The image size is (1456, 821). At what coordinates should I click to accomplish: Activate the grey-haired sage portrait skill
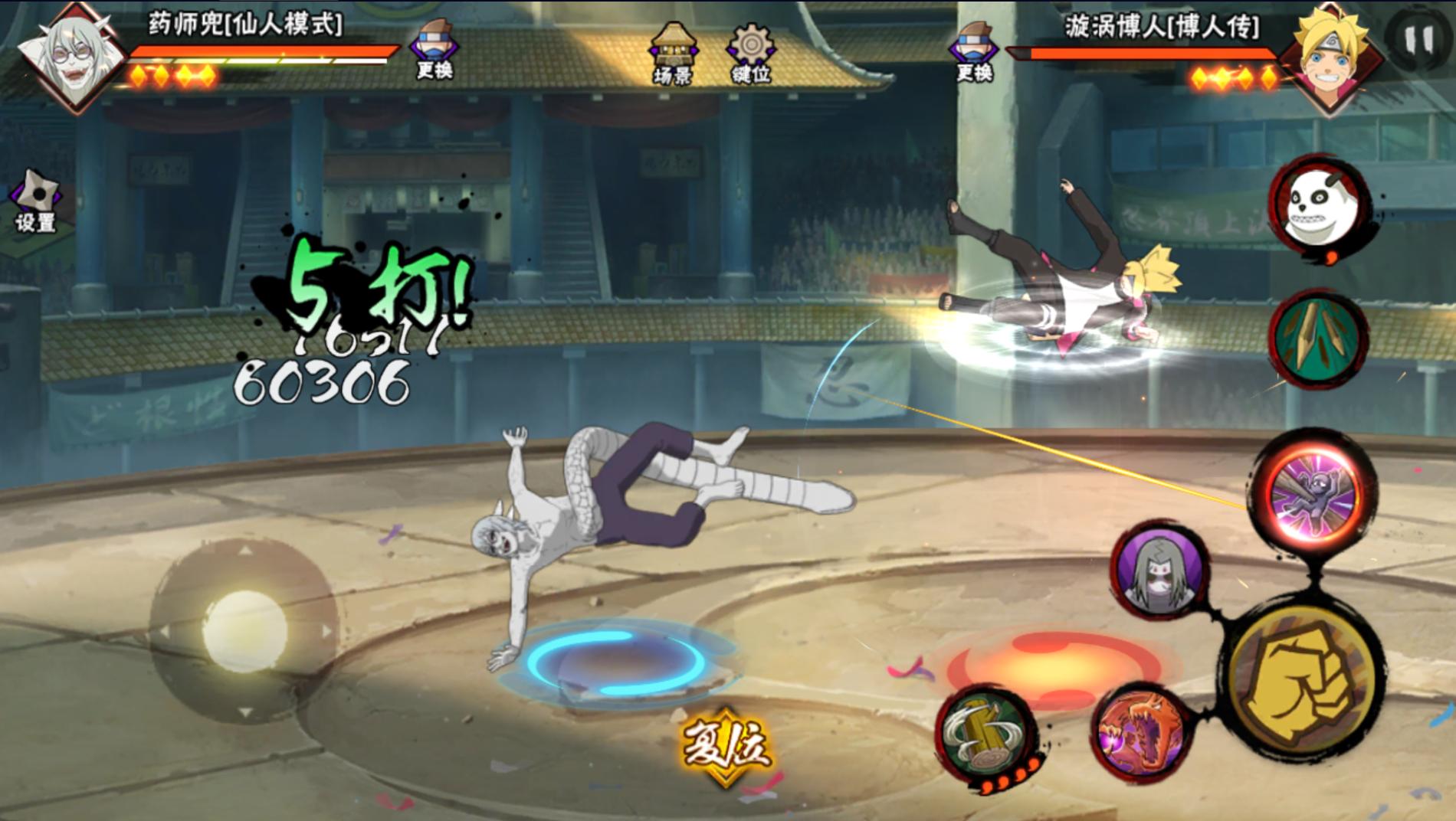click(x=1158, y=571)
